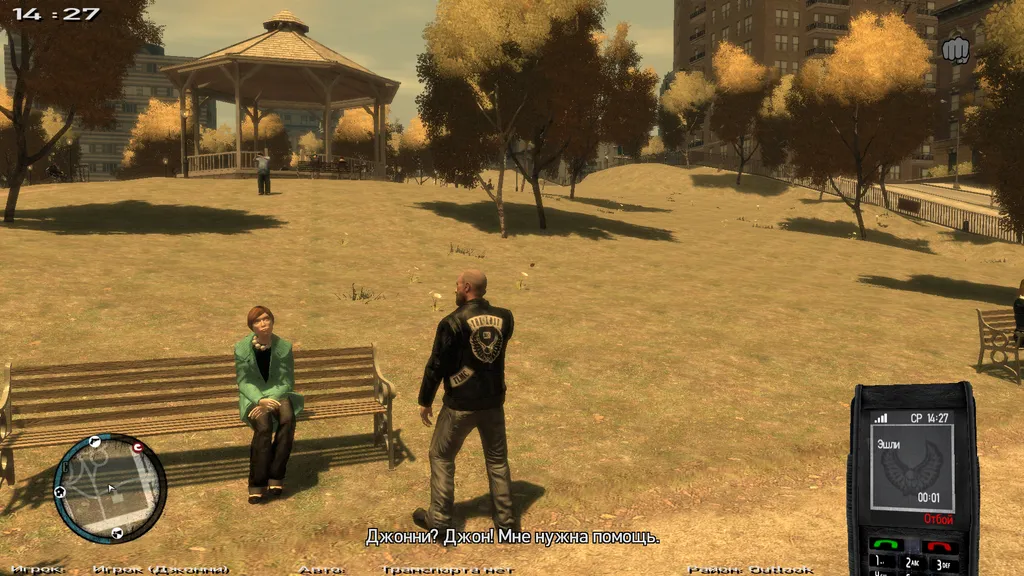This screenshot has height=576, width=1024.
Task: Click the fist weapon icon
Action: pos(956,48)
